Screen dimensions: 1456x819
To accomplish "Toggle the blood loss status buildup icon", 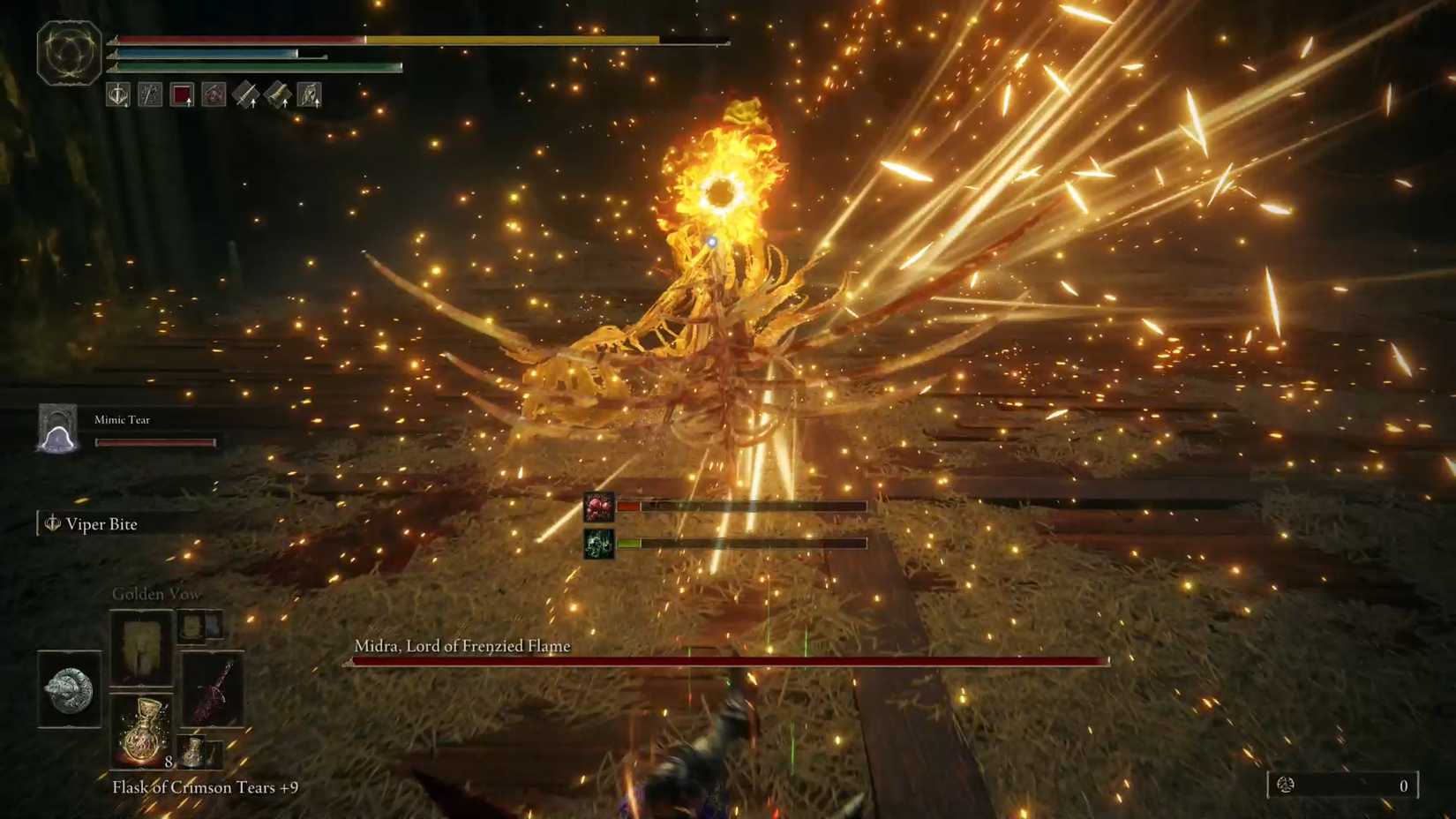I will coord(601,505).
